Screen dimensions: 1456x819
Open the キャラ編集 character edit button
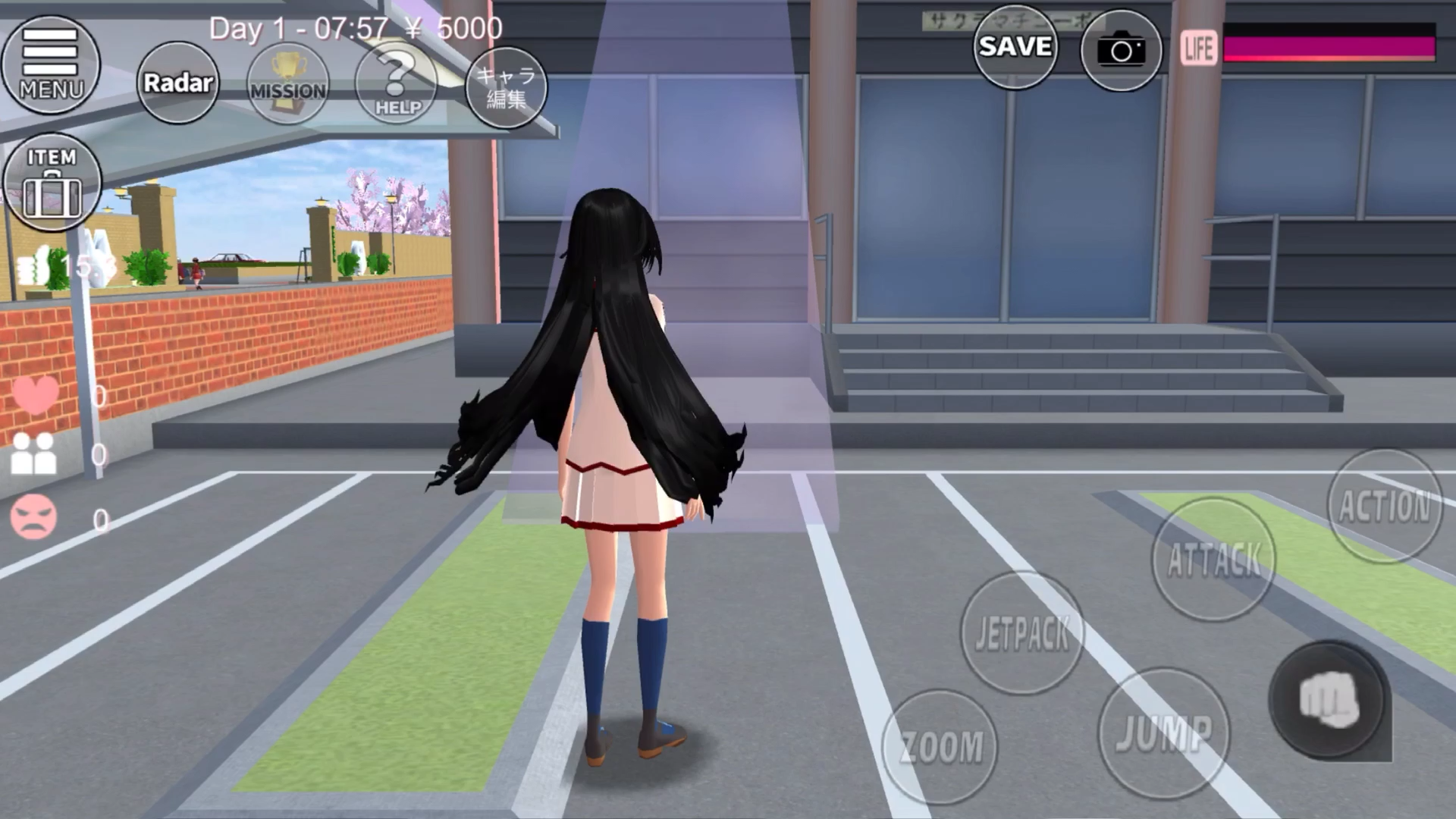(506, 87)
